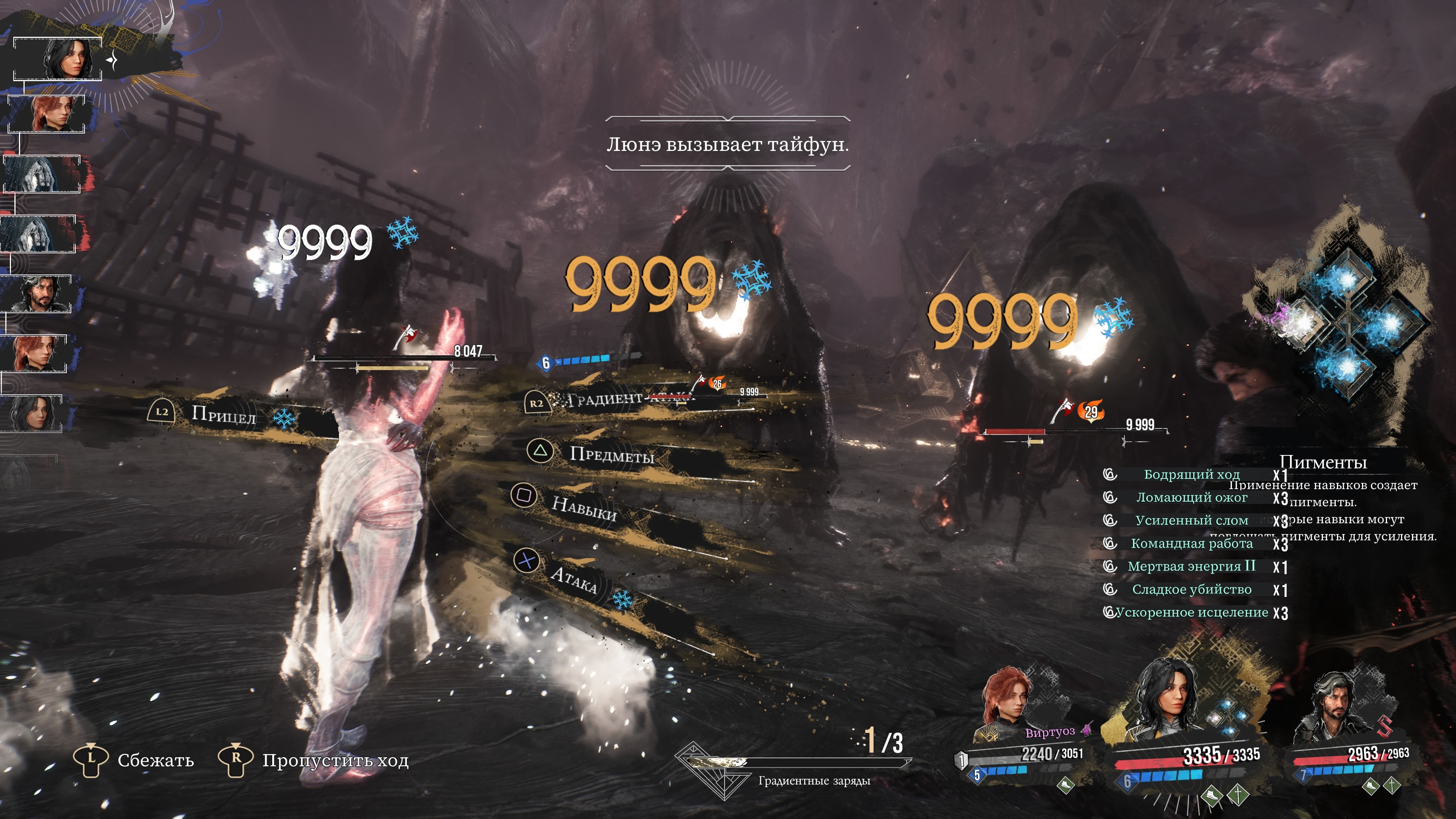Click the Мертвая энергия II effect entry
Viewport: 1456px width, 819px height.
1191,566
